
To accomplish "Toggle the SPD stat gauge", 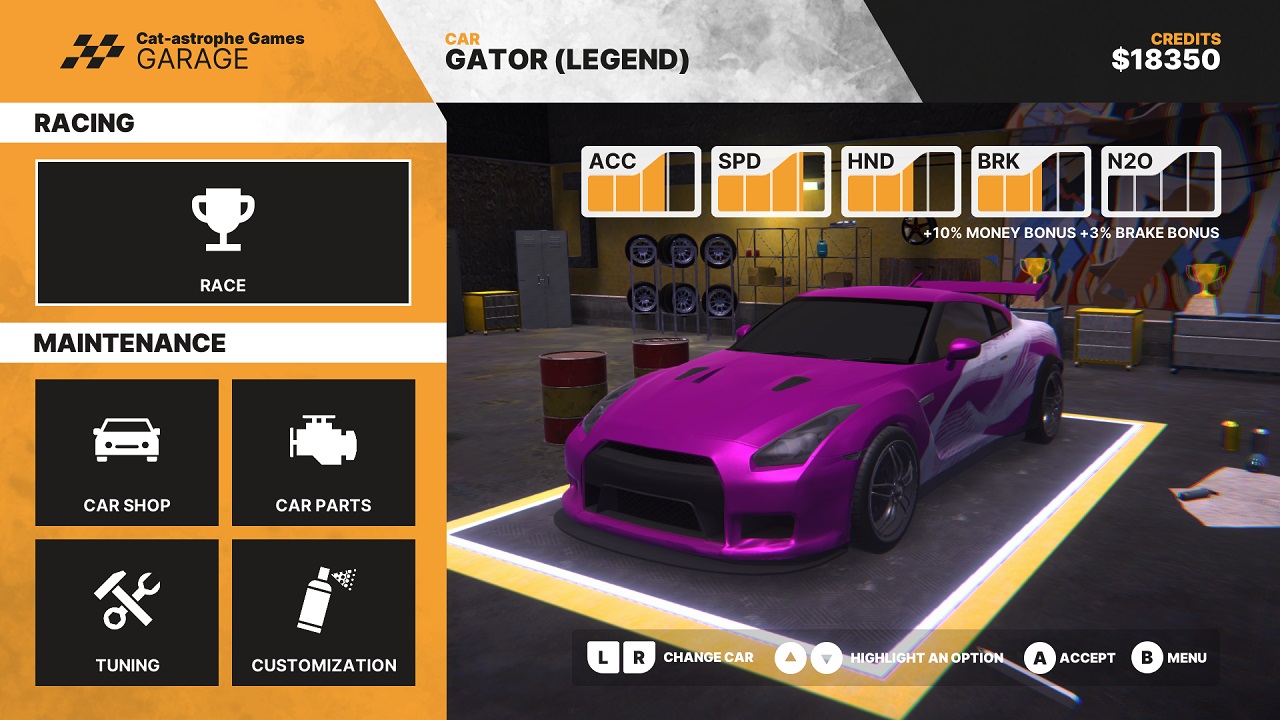I will click(770, 183).
